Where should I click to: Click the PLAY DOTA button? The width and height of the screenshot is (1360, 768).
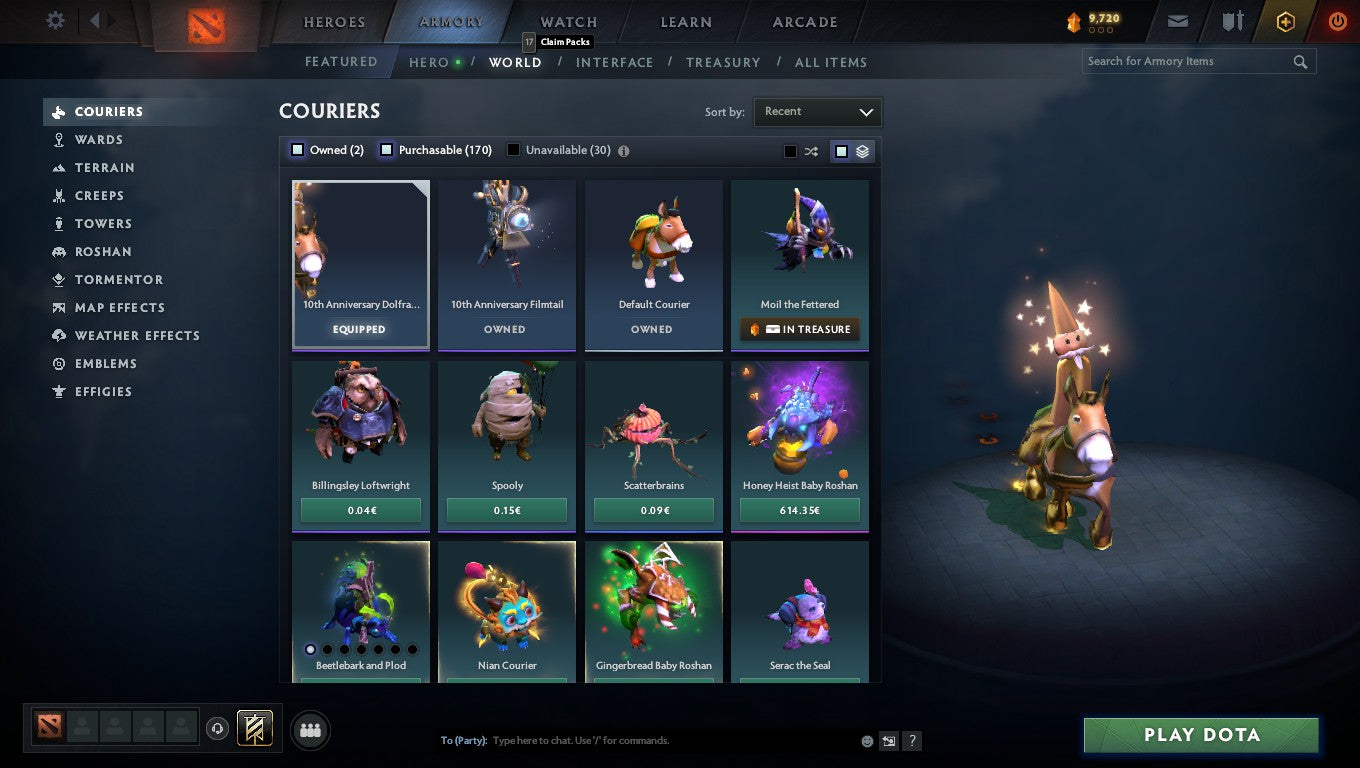pos(1200,734)
